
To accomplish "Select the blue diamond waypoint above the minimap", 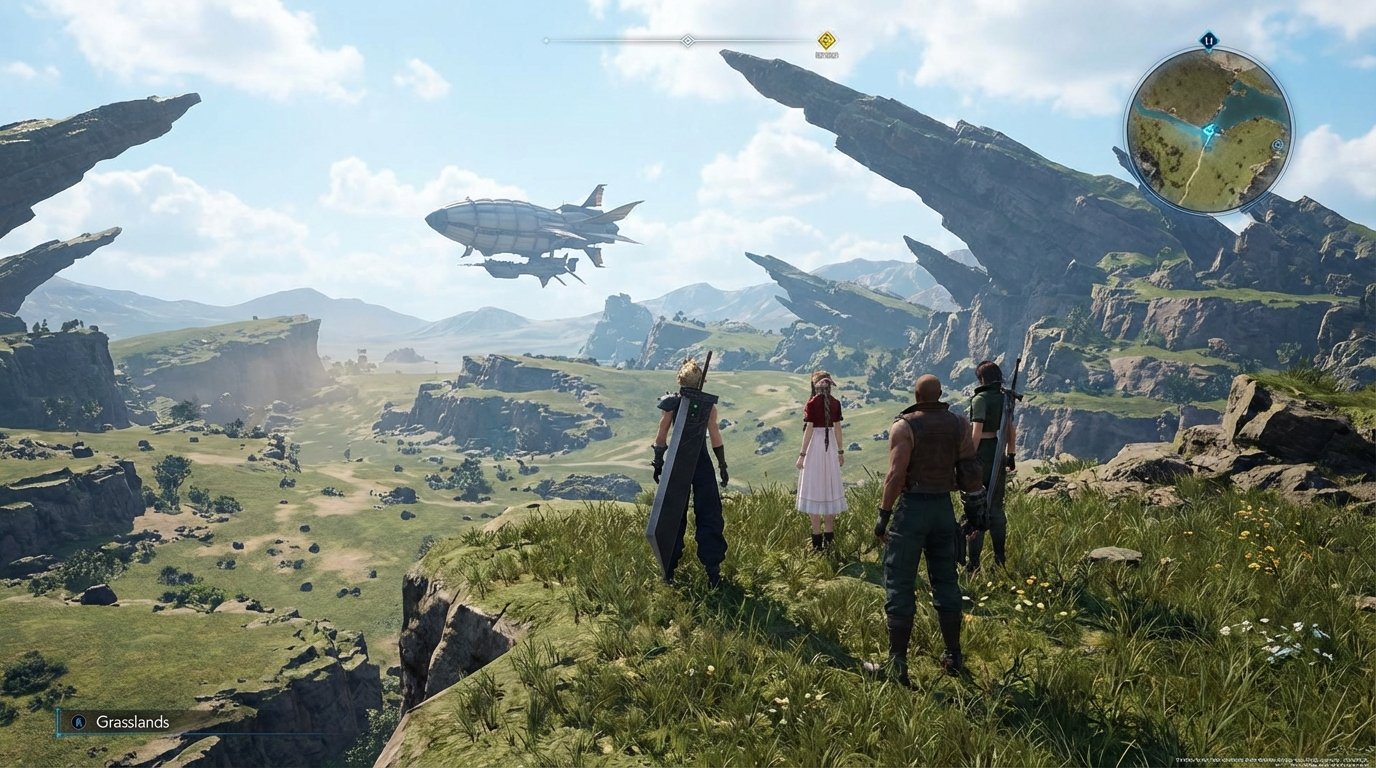I will (1209, 40).
